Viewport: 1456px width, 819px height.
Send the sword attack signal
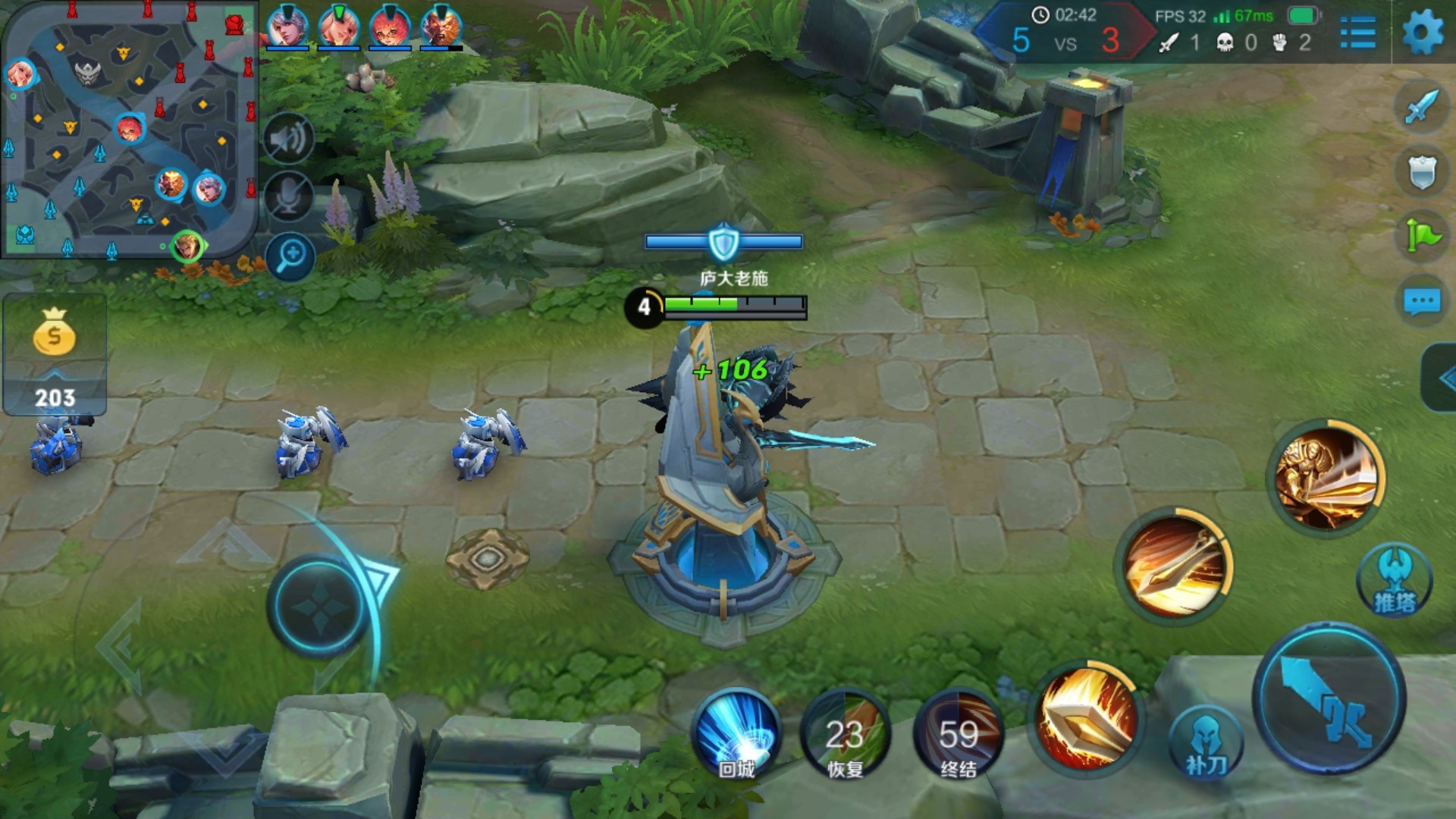point(1422,106)
